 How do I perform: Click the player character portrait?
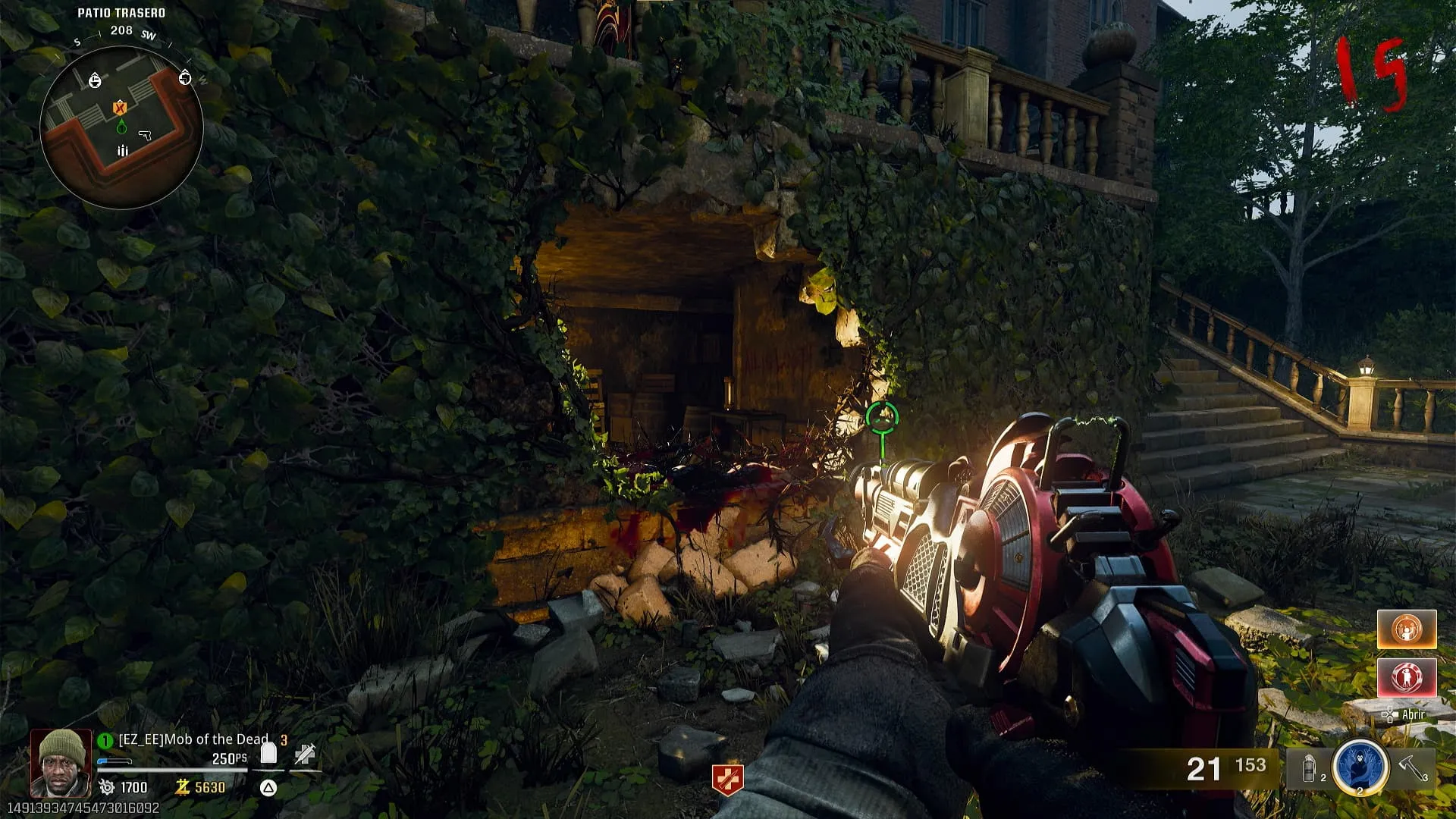pyautogui.click(x=61, y=762)
